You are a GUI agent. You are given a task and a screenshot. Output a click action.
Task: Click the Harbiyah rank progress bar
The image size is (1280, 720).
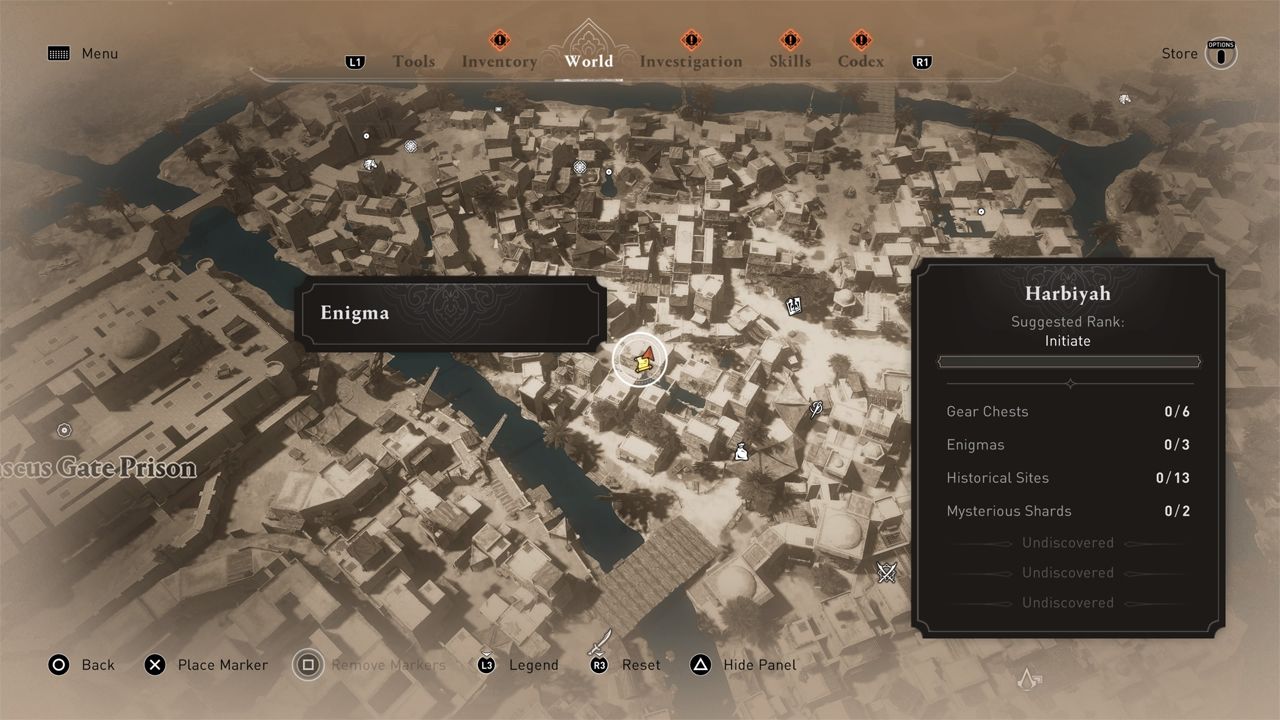click(1068, 361)
